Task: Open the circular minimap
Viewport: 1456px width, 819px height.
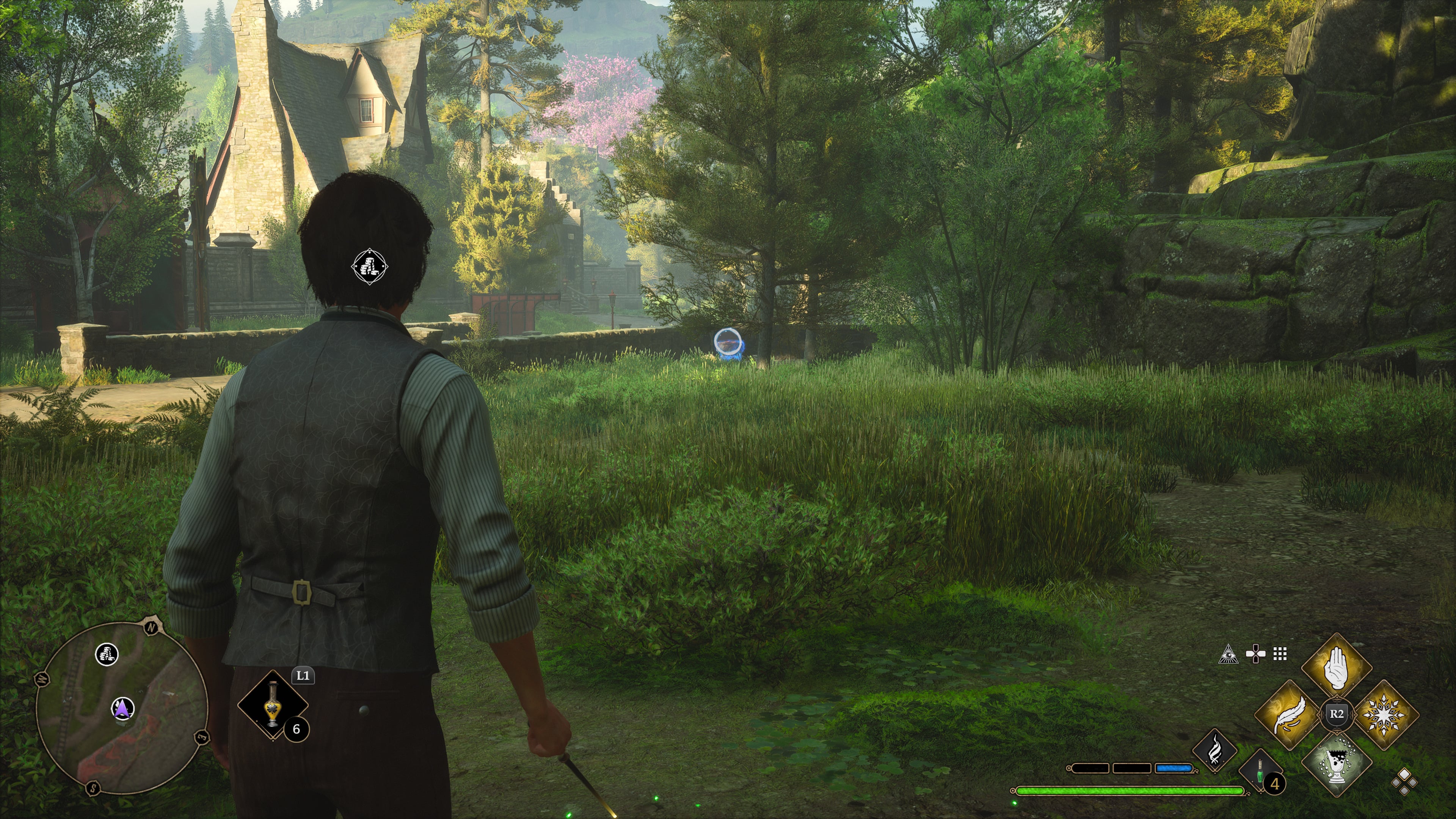Action: click(x=121, y=708)
